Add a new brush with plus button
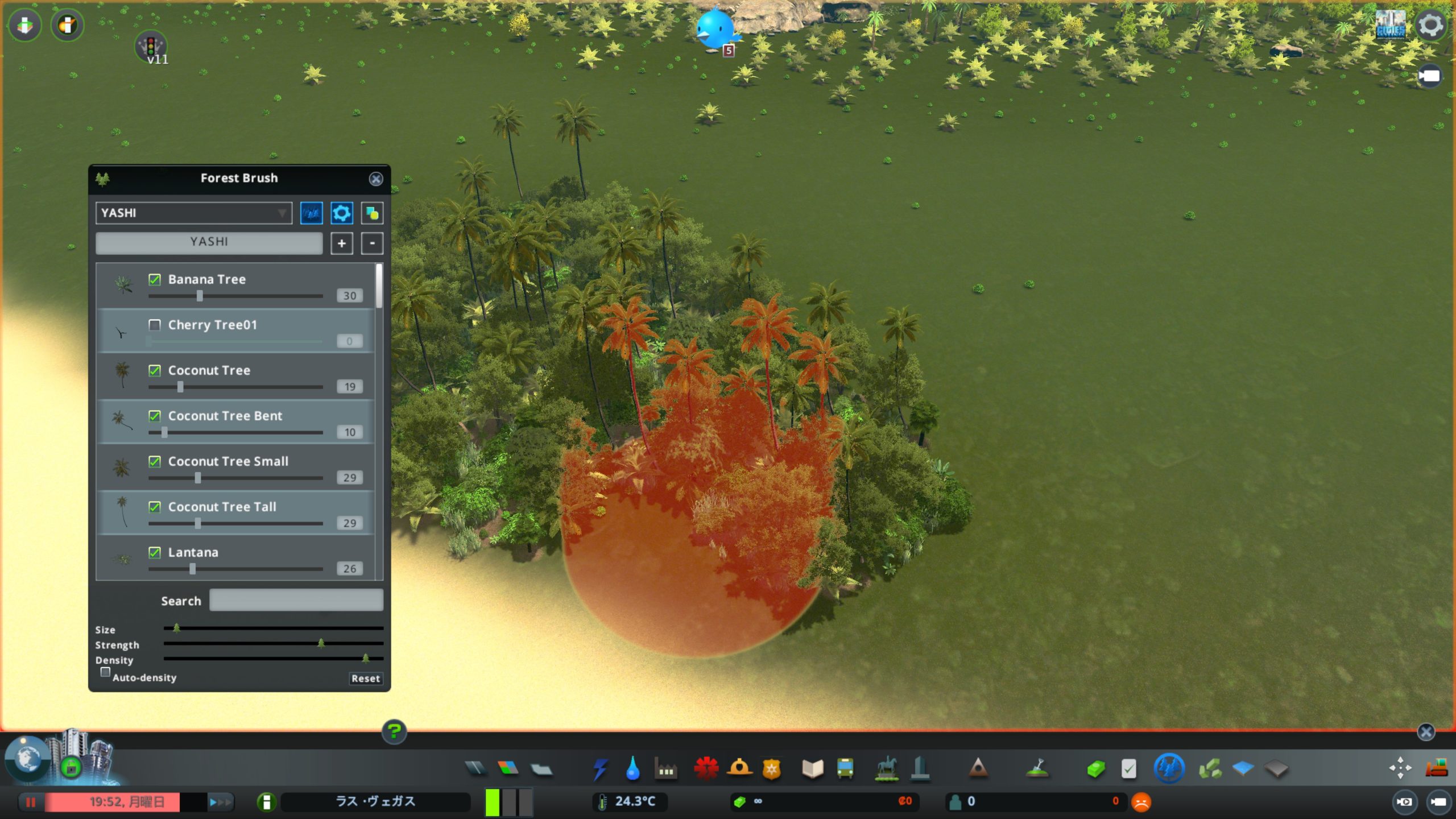 pyautogui.click(x=341, y=243)
